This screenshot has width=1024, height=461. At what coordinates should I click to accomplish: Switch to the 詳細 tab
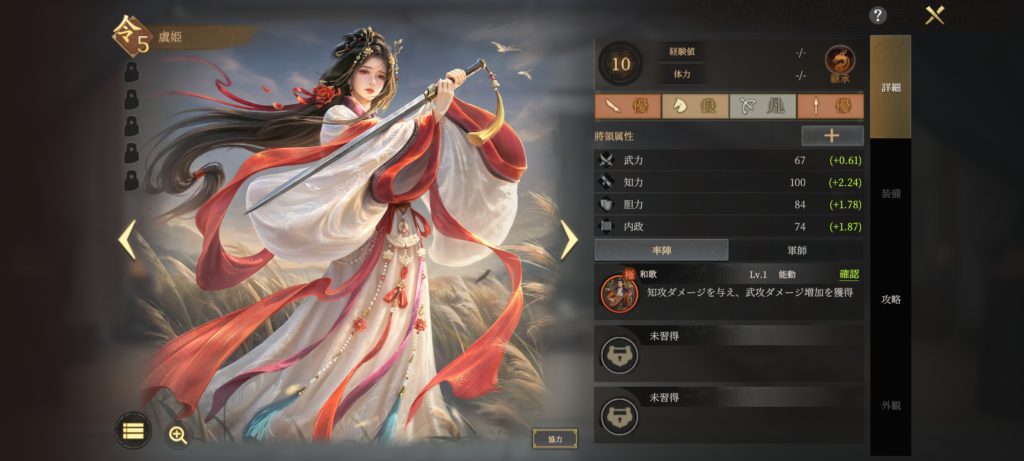890,88
